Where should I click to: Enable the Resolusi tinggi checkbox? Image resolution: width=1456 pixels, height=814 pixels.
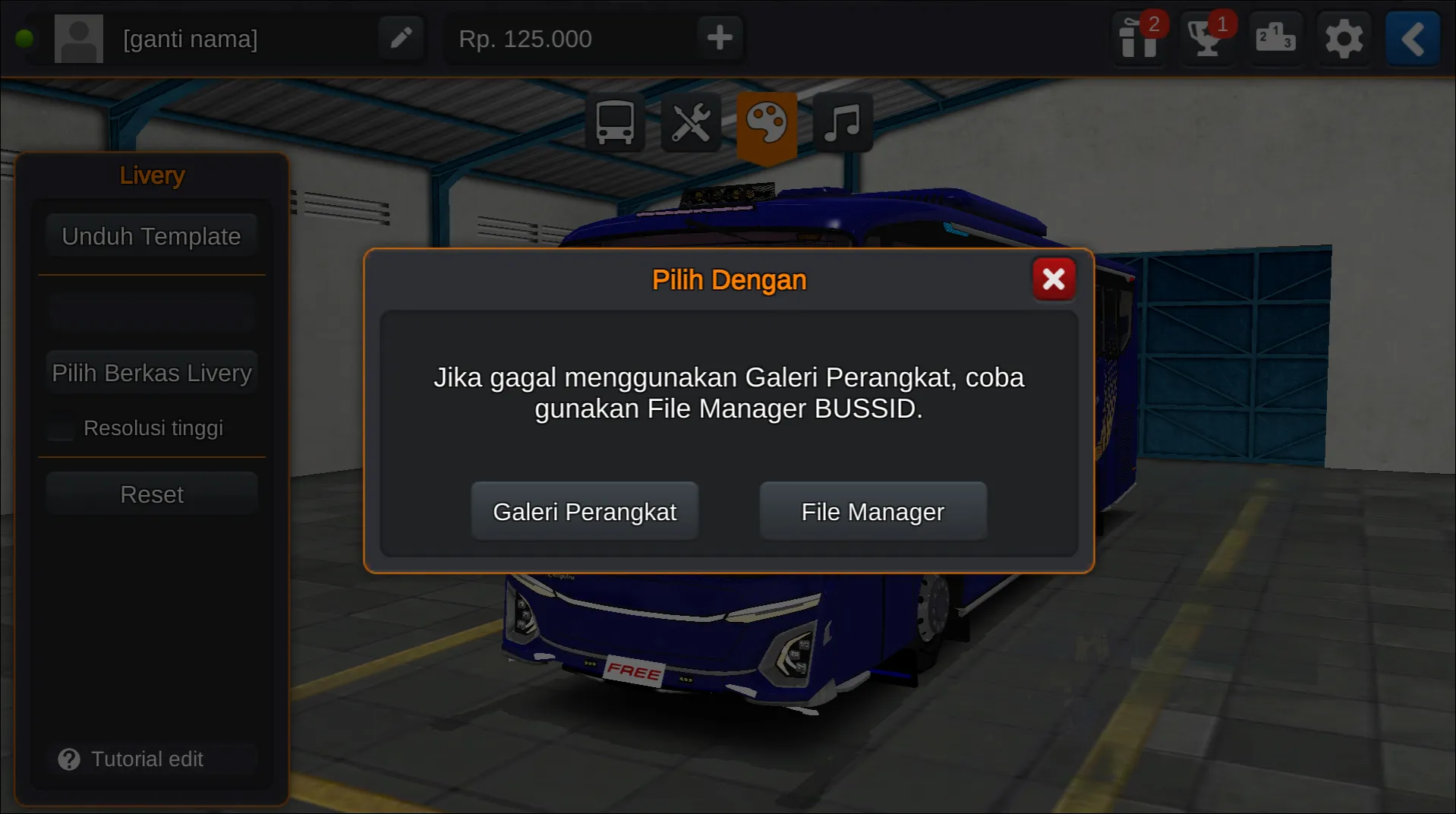60,428
